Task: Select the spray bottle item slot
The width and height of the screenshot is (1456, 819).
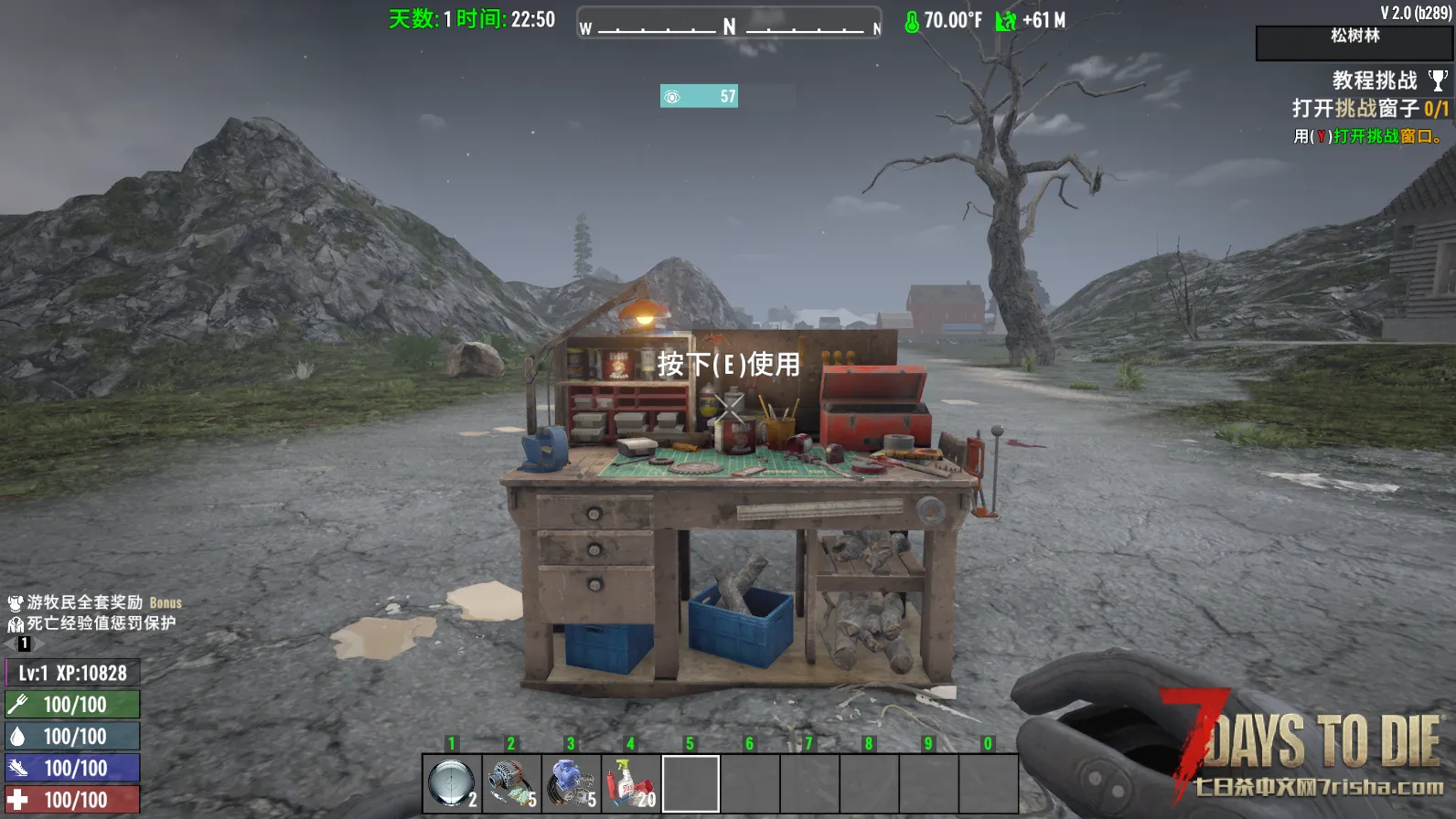Action: point(630,783)
